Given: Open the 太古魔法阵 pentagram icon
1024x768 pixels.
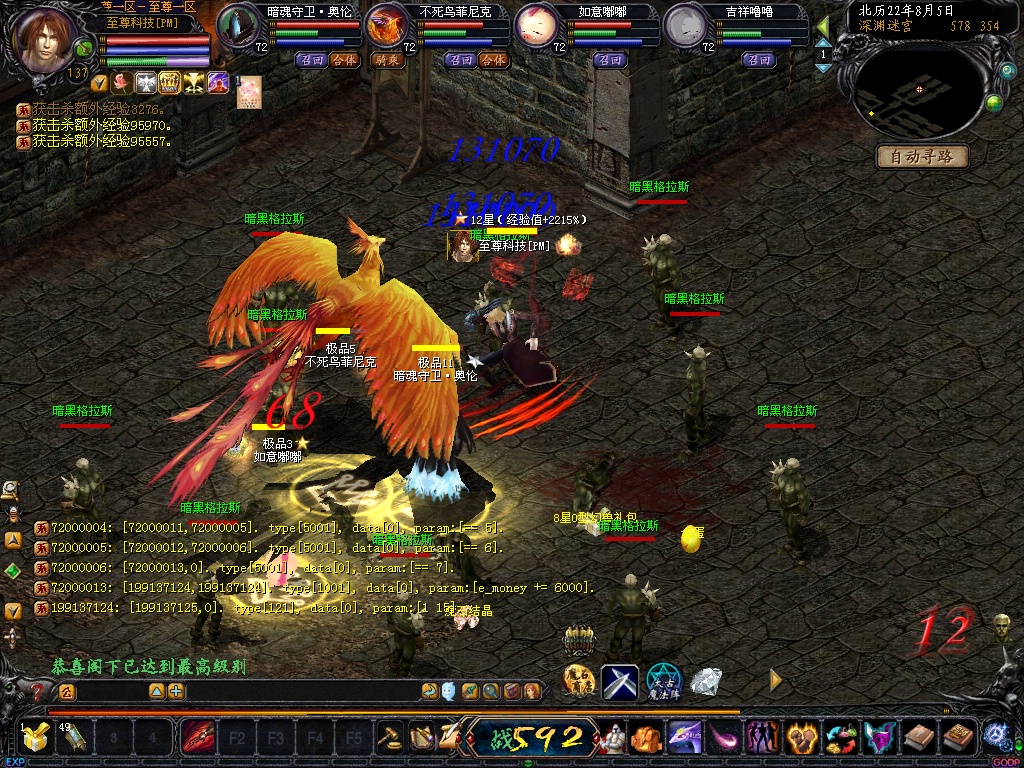Looking at the screenshot, I should coord(663,681).
